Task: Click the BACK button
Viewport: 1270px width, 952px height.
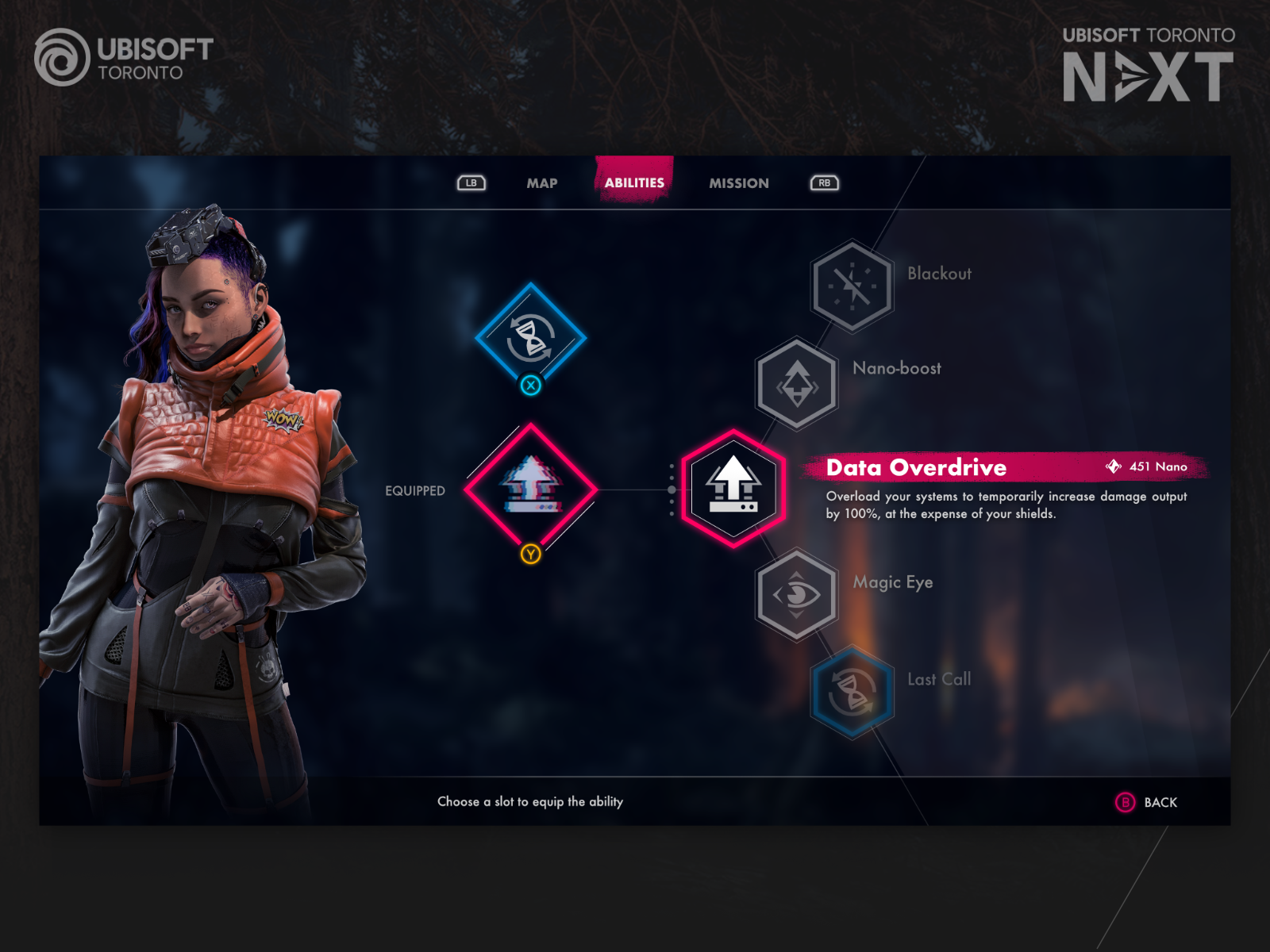Action: click(1146, 803)
